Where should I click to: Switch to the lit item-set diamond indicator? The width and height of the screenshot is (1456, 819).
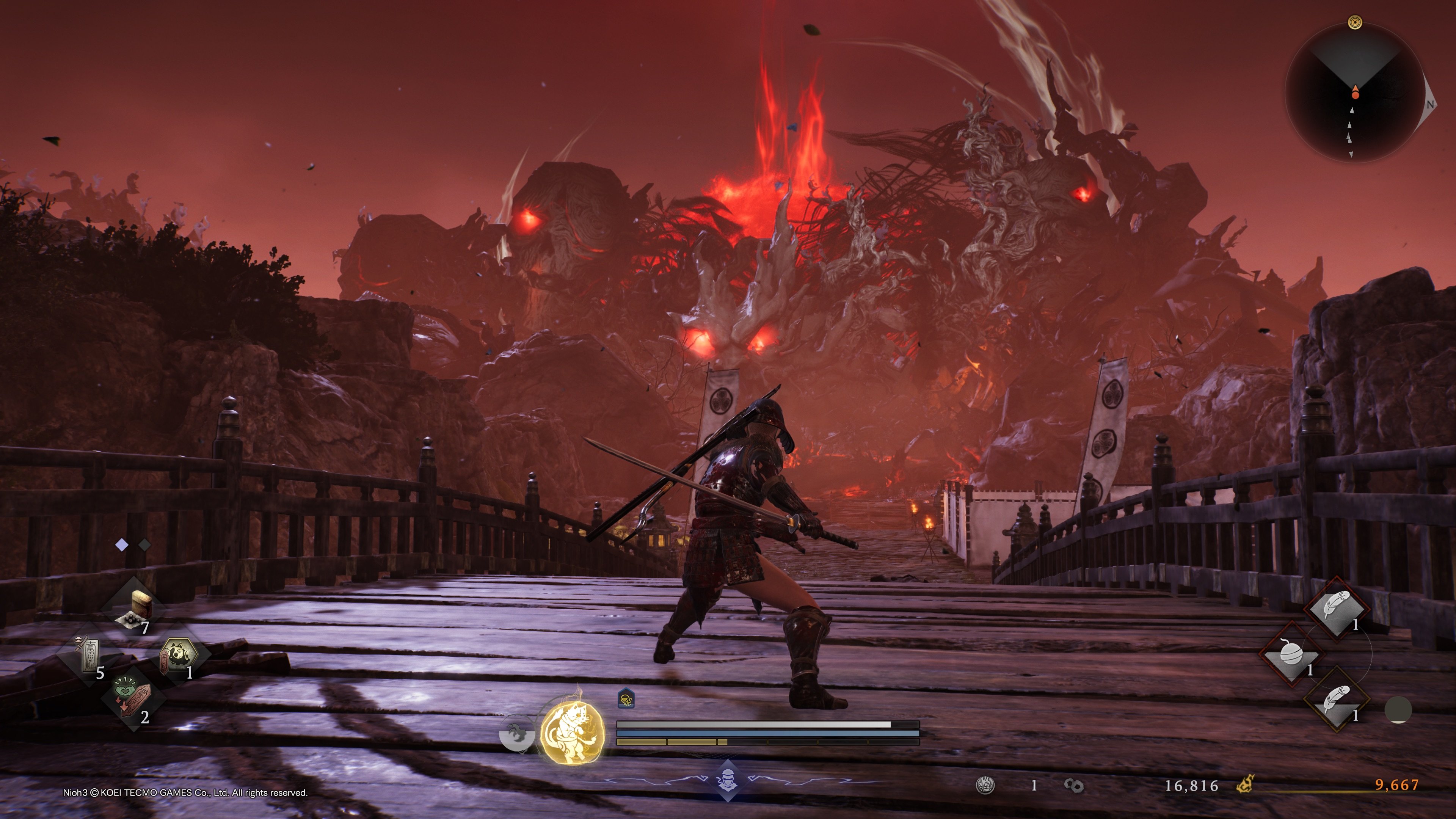click(121, 545)
